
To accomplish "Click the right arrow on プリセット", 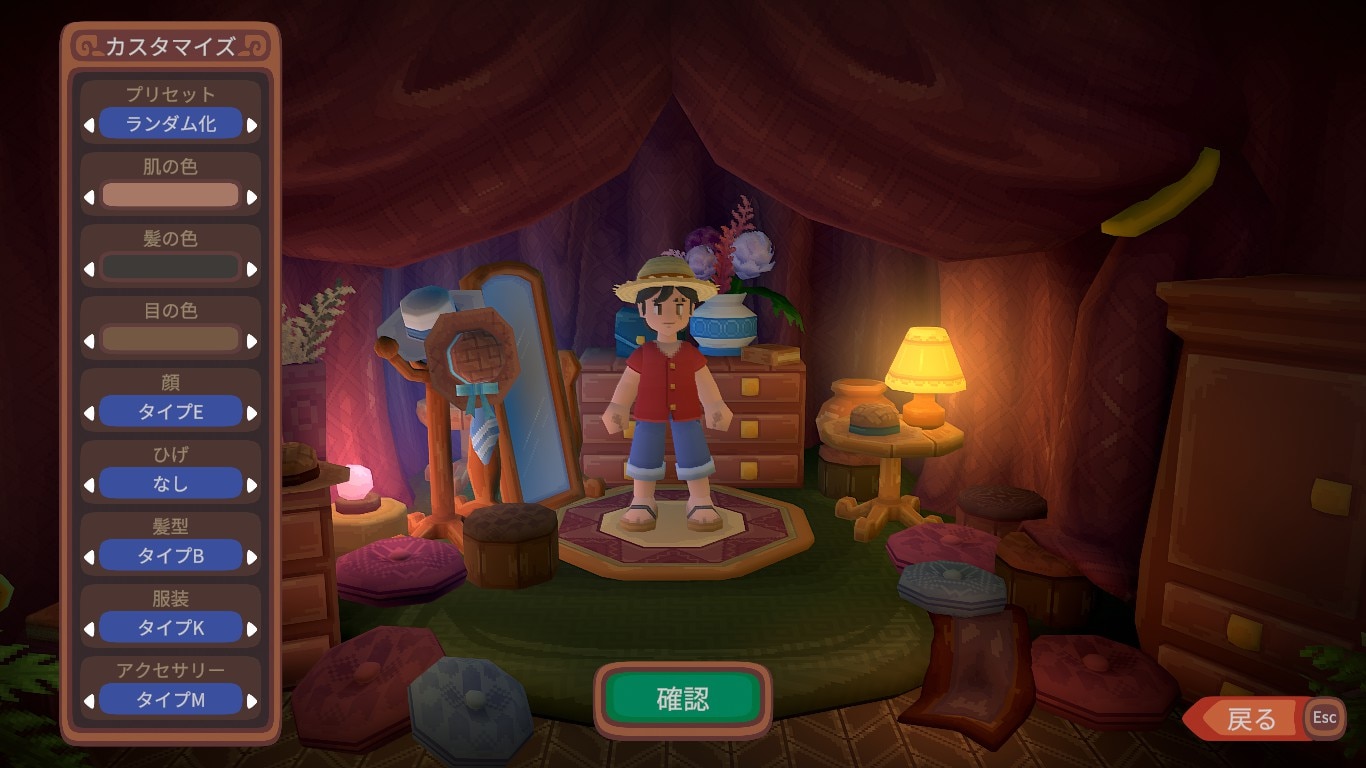I will click(x=249, y=123).
